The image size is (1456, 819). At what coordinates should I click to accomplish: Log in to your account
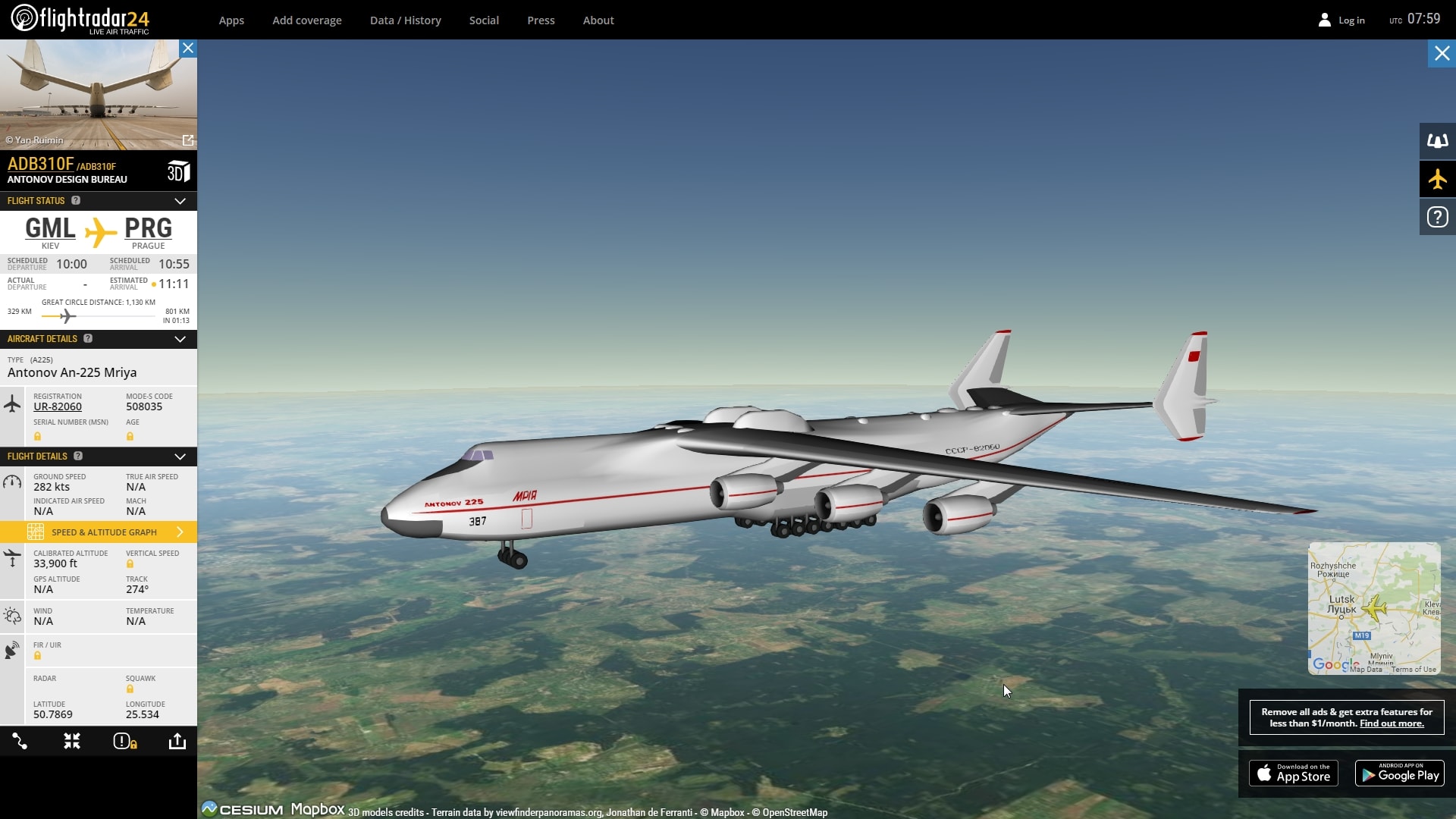[x=1341, y=20]
